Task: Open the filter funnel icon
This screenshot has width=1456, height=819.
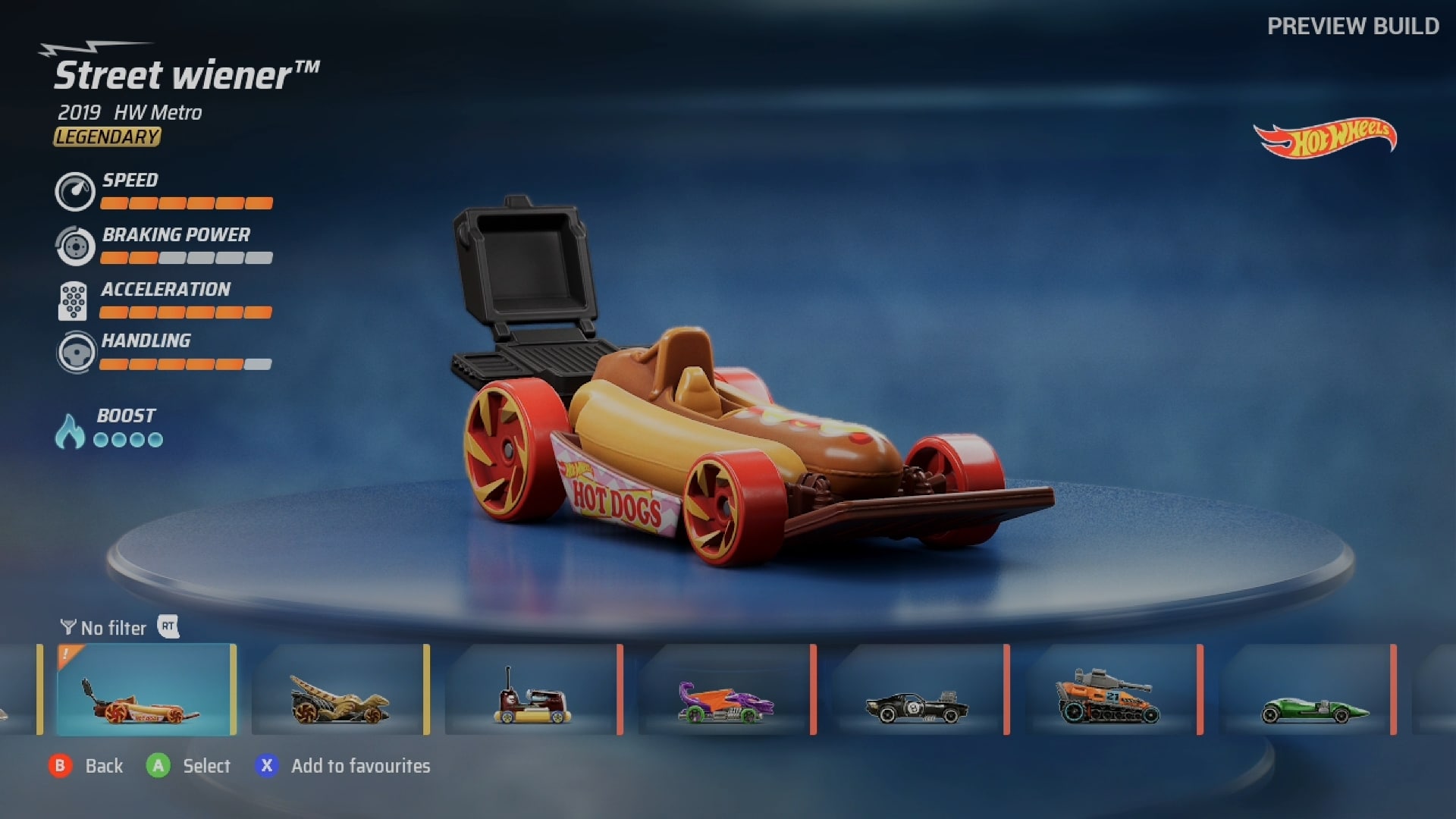Action: tap(67, 627)
